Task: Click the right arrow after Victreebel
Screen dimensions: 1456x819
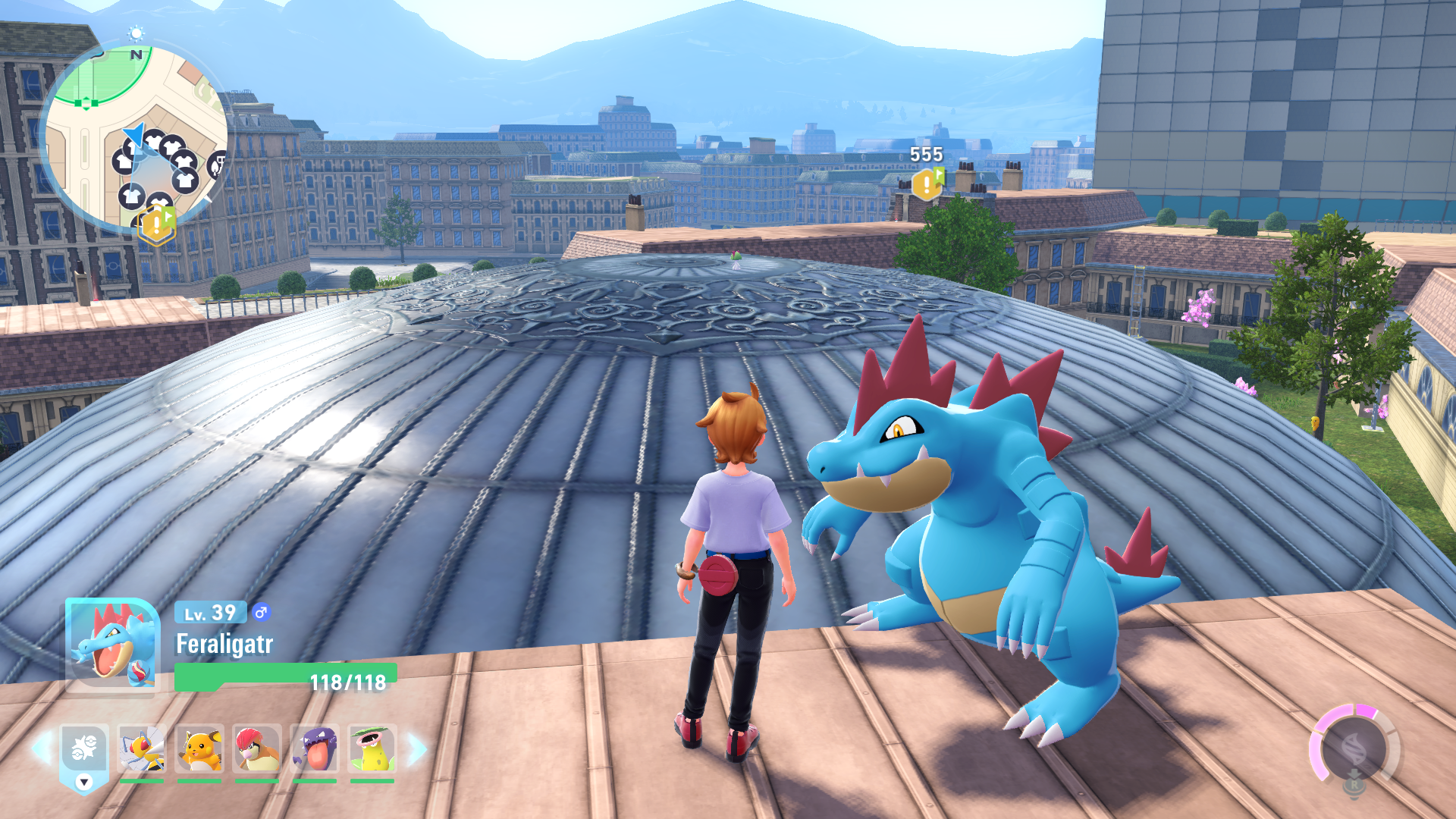Action: [416, 748]
